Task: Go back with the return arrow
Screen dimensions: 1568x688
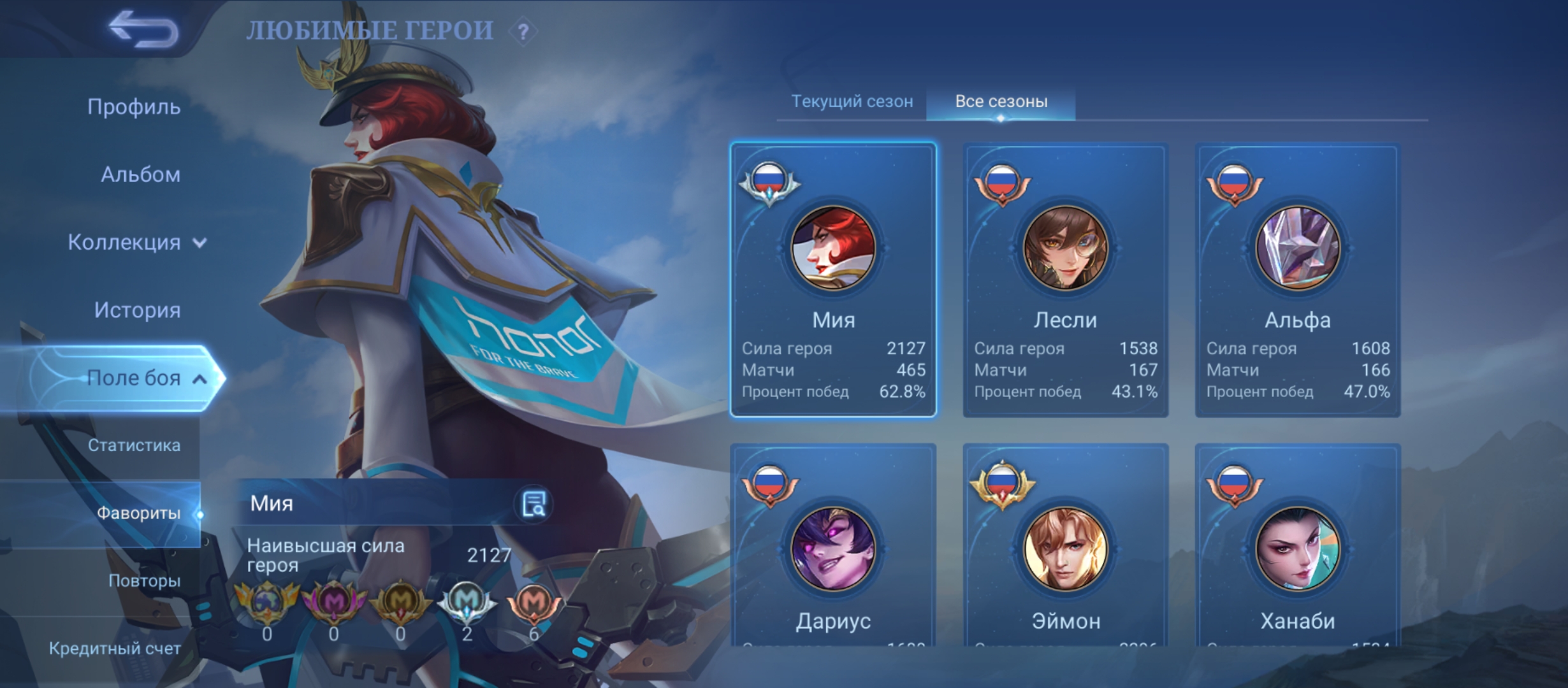Action: [x=143, y=29]
